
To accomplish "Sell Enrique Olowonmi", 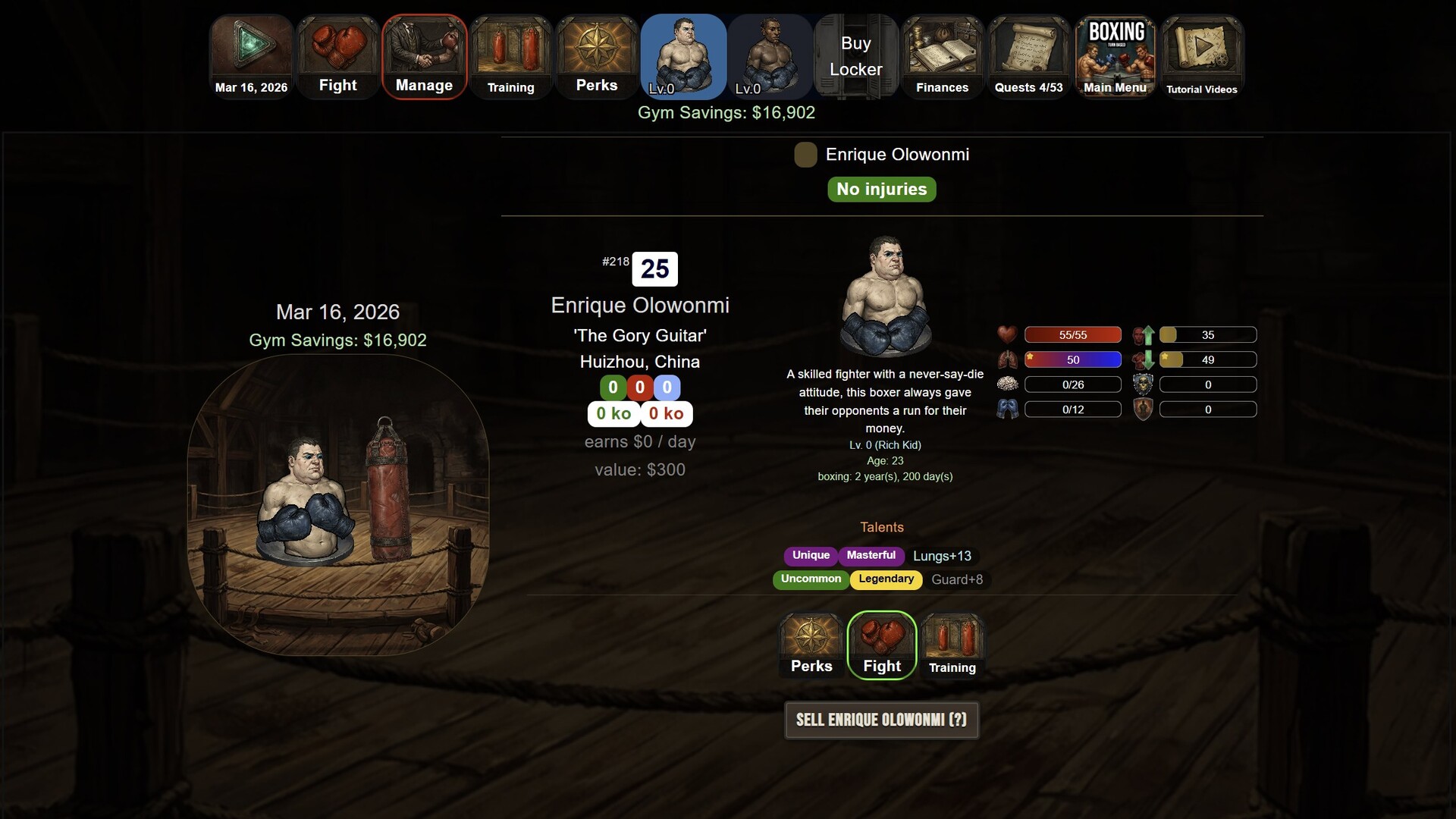I will (x=881, y=720).
